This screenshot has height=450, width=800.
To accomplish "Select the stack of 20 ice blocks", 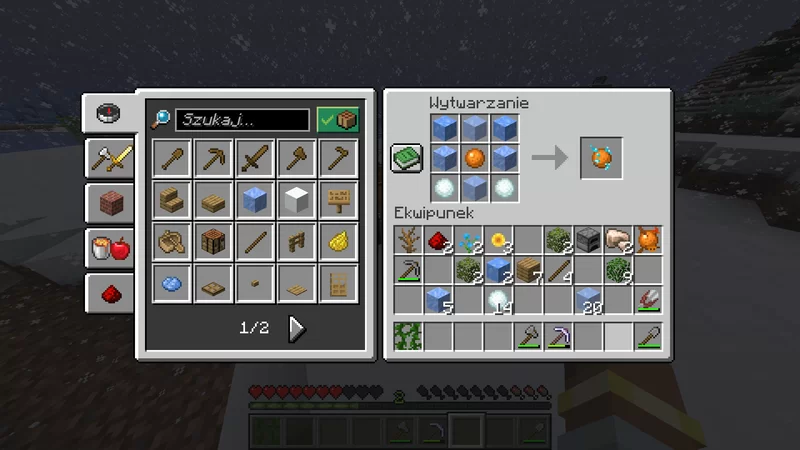I will 590,299.
